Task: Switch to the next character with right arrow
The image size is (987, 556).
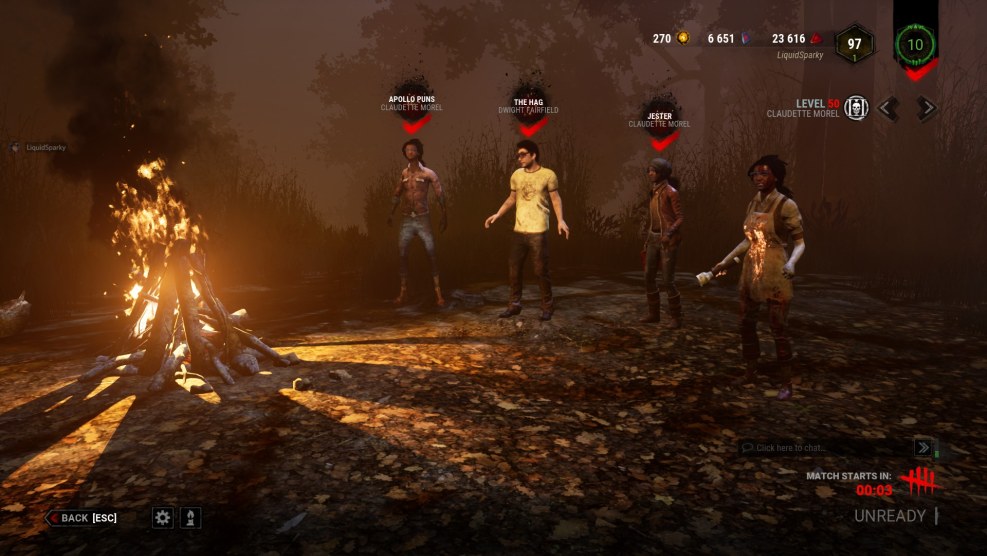Action: click(x=927, y=108)
